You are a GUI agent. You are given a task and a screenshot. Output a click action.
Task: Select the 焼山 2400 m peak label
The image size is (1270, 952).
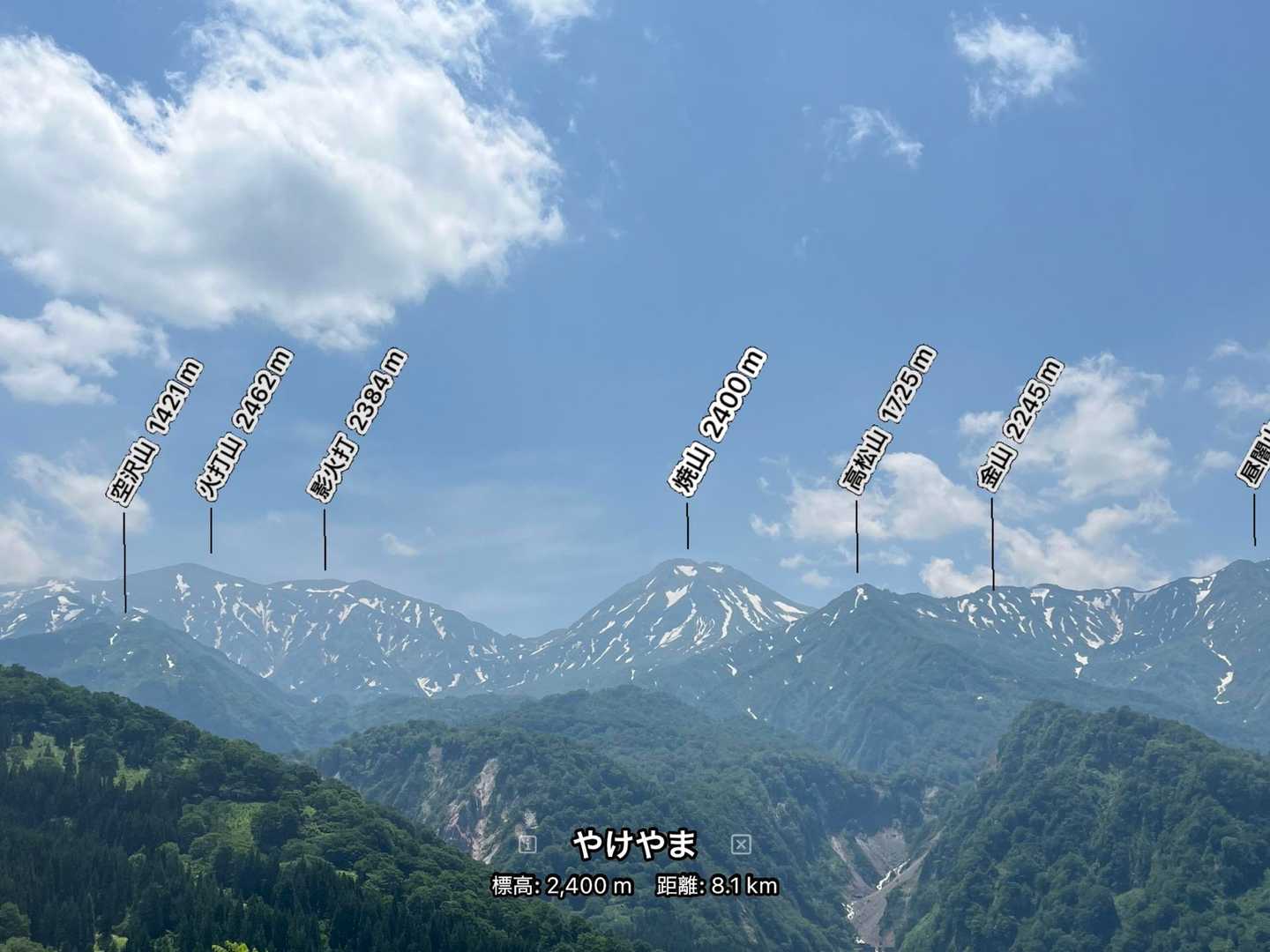click(717, 422)
